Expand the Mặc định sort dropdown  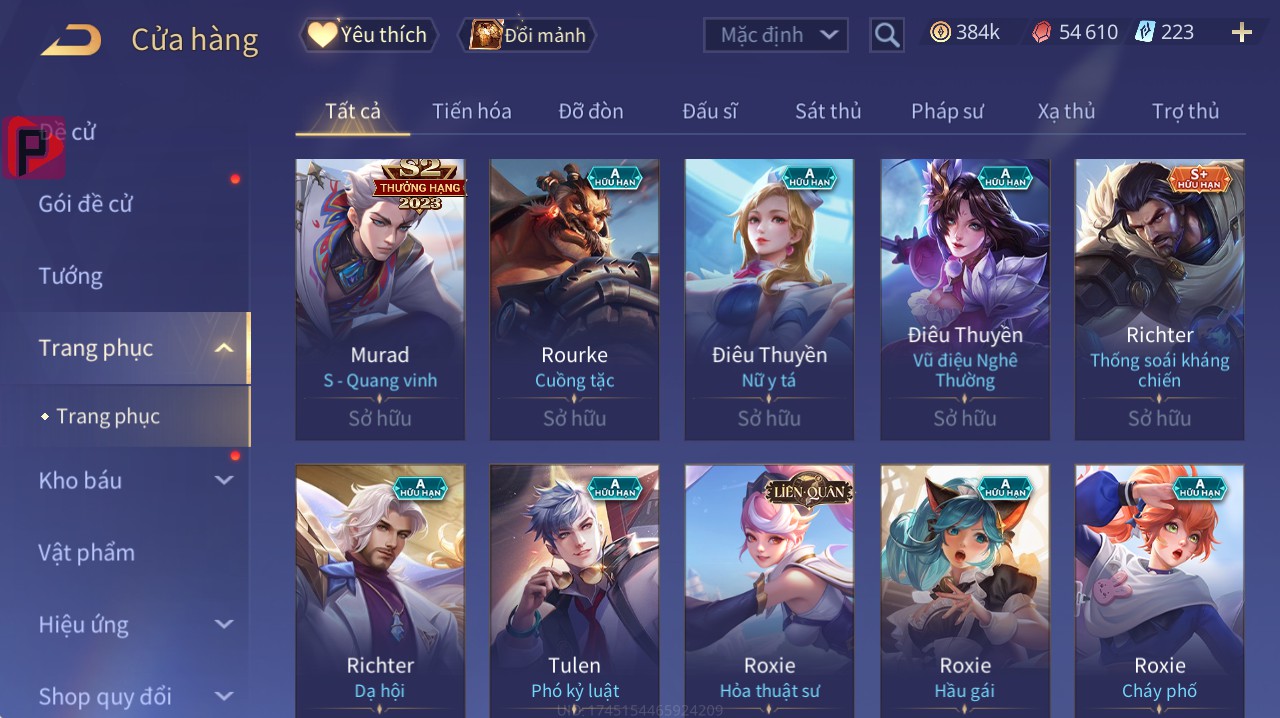point(777,35)
